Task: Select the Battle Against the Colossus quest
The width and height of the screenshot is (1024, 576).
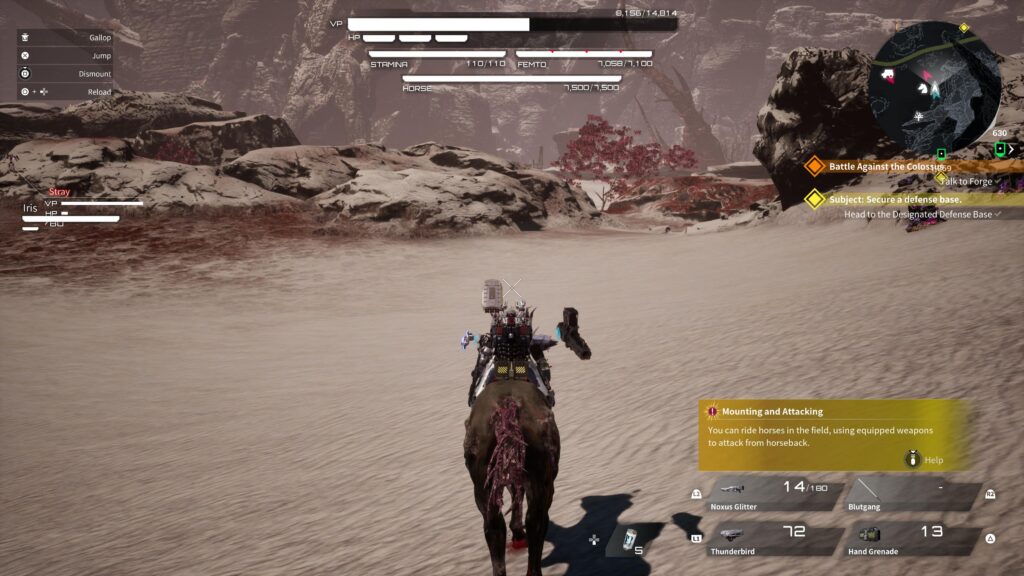Action: [885, 166]
